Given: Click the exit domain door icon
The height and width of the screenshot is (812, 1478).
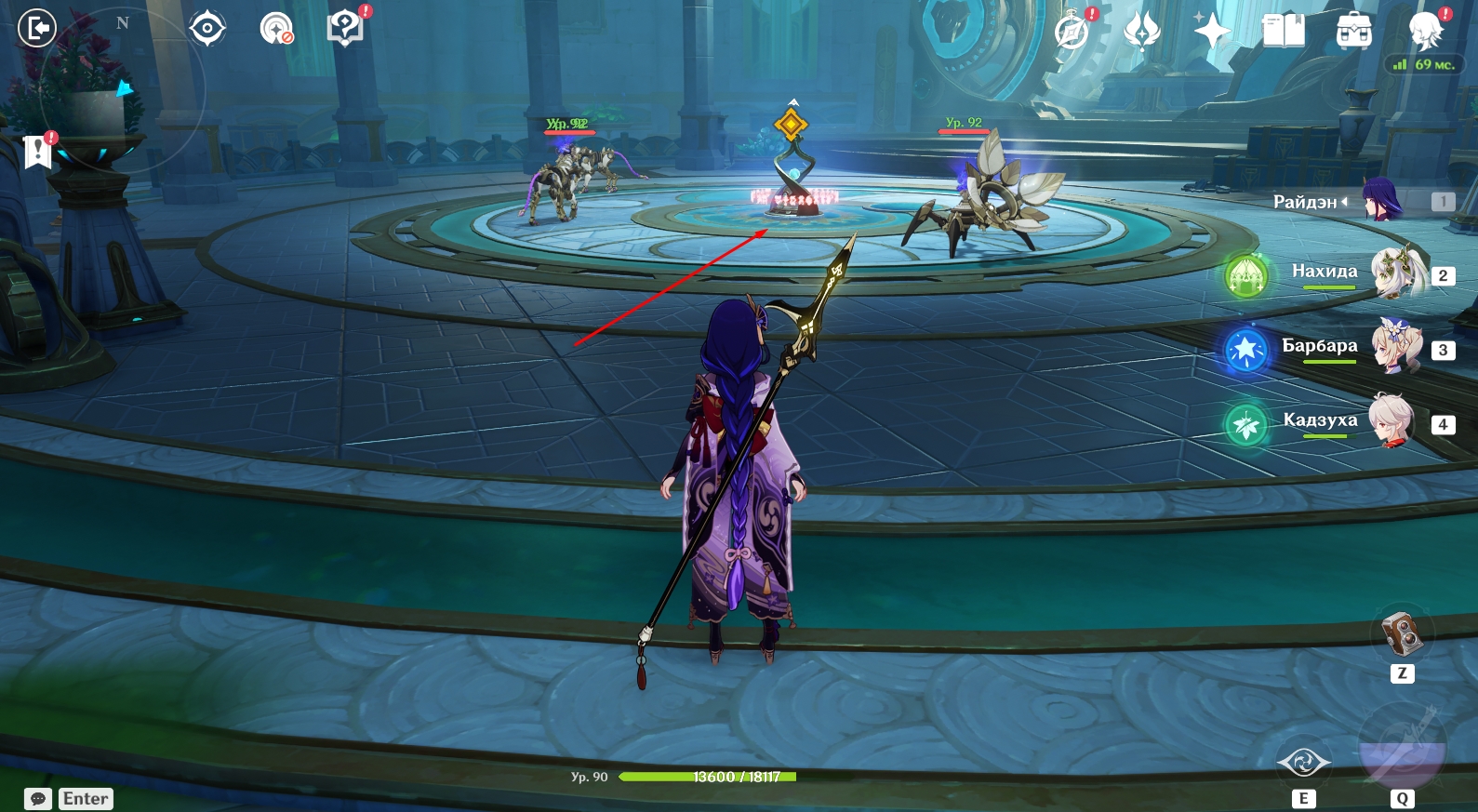Looking at the screenshot, I should (37, 28).
